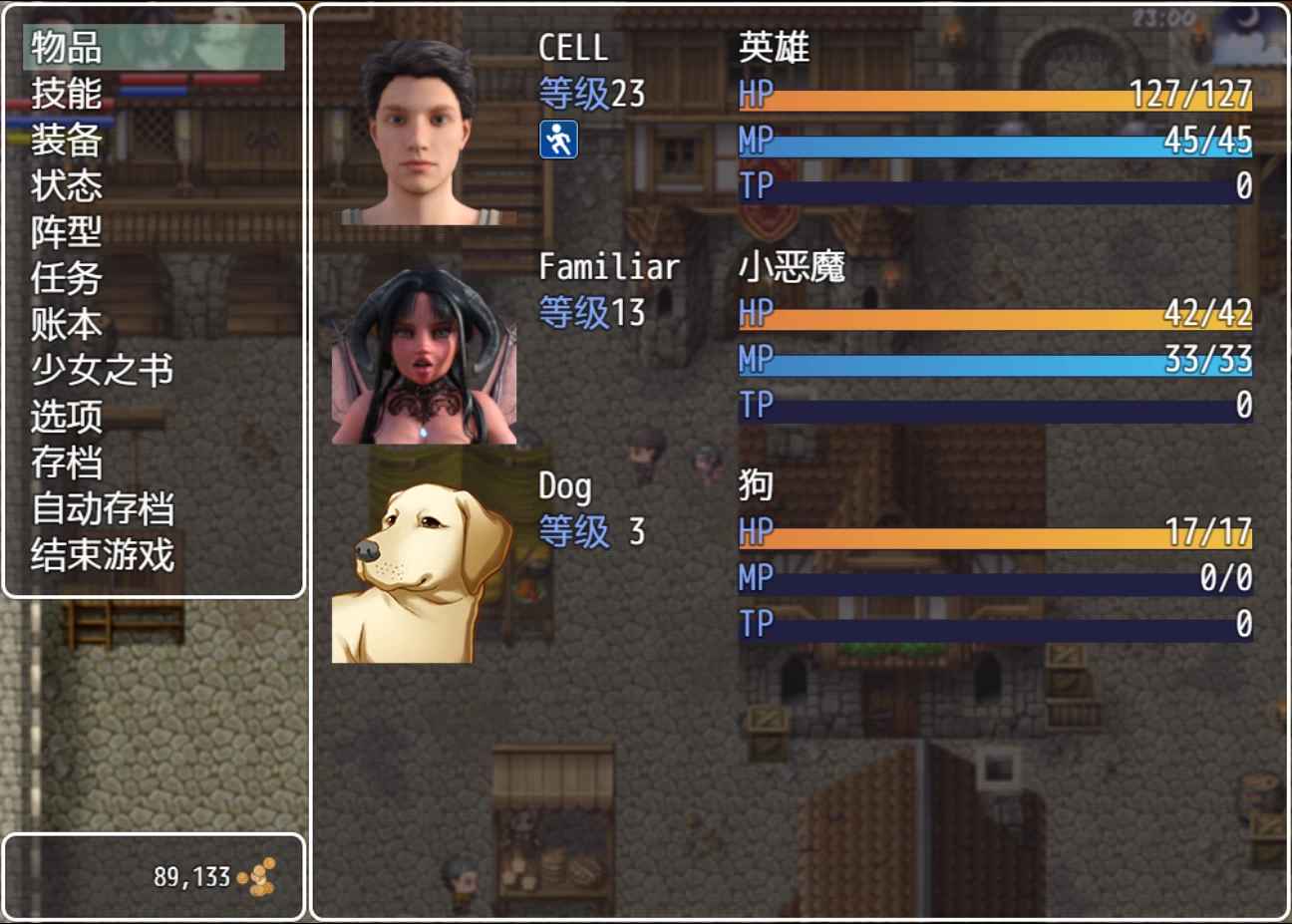Click the hero's orange HP bar
1292x924 pixels.
click(x=997, y=96)
